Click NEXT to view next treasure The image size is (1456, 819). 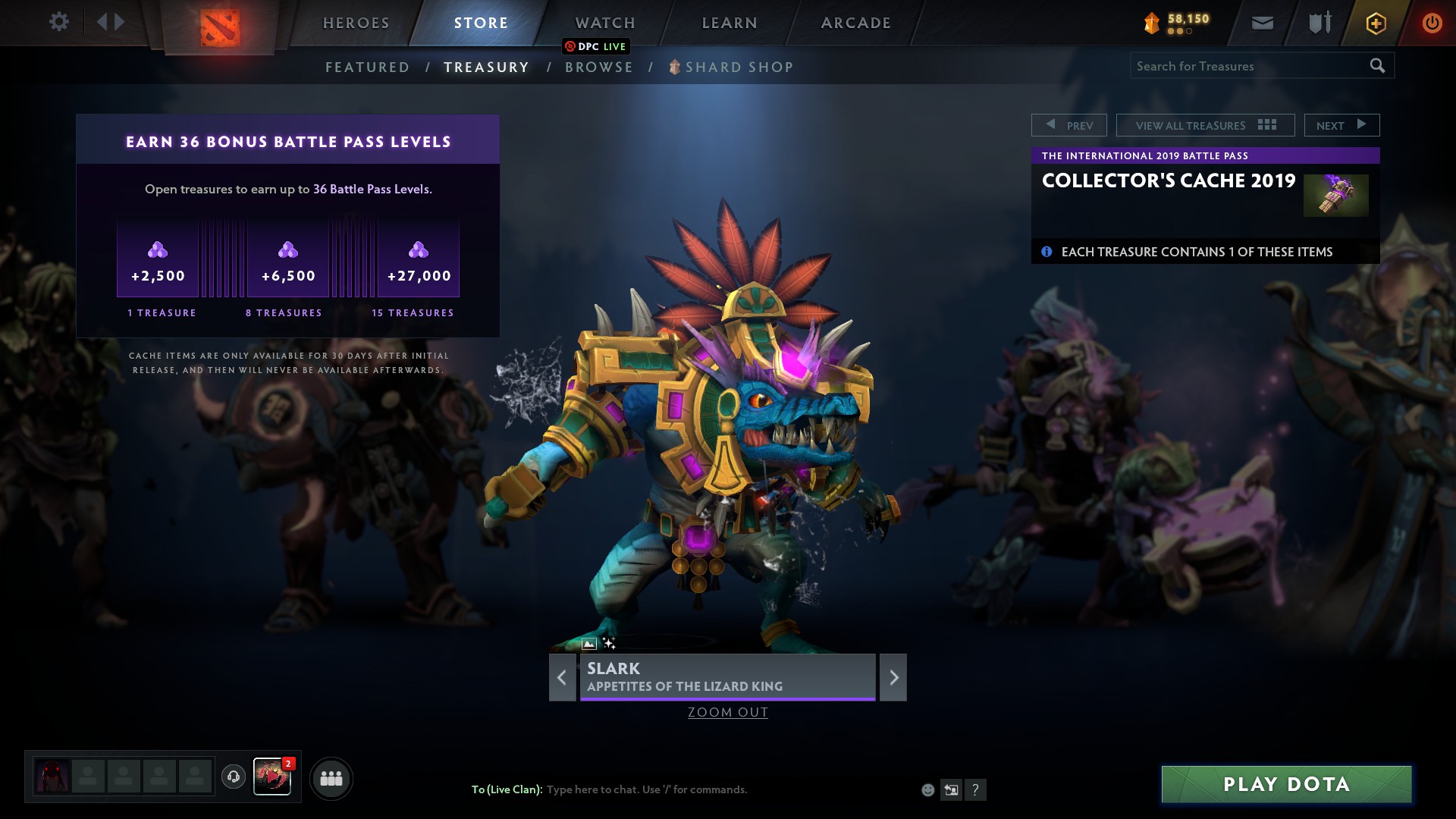click(x=1341, y=124)
